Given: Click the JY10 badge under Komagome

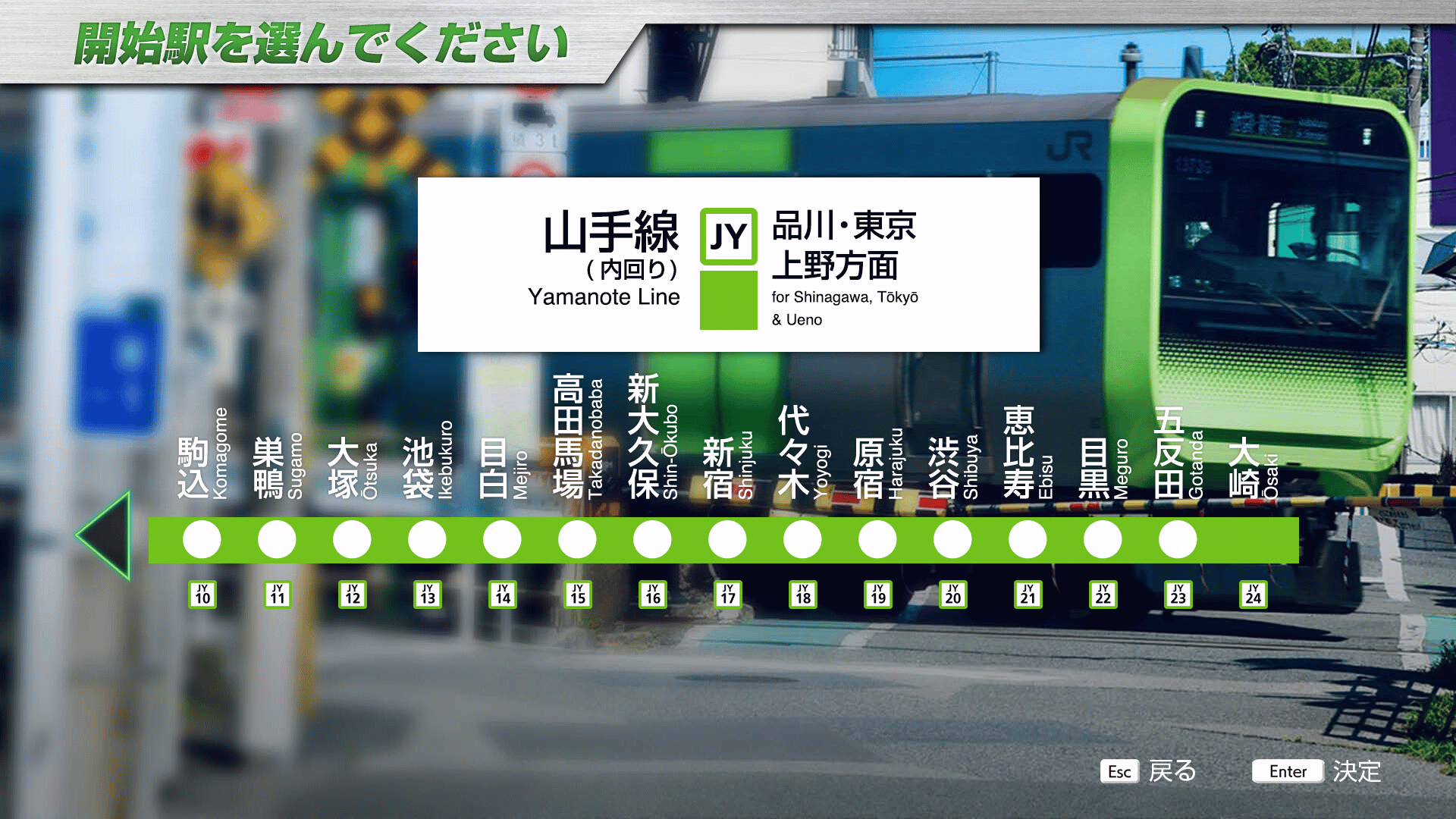Looking at the screenshot, I should coord(202,595).
